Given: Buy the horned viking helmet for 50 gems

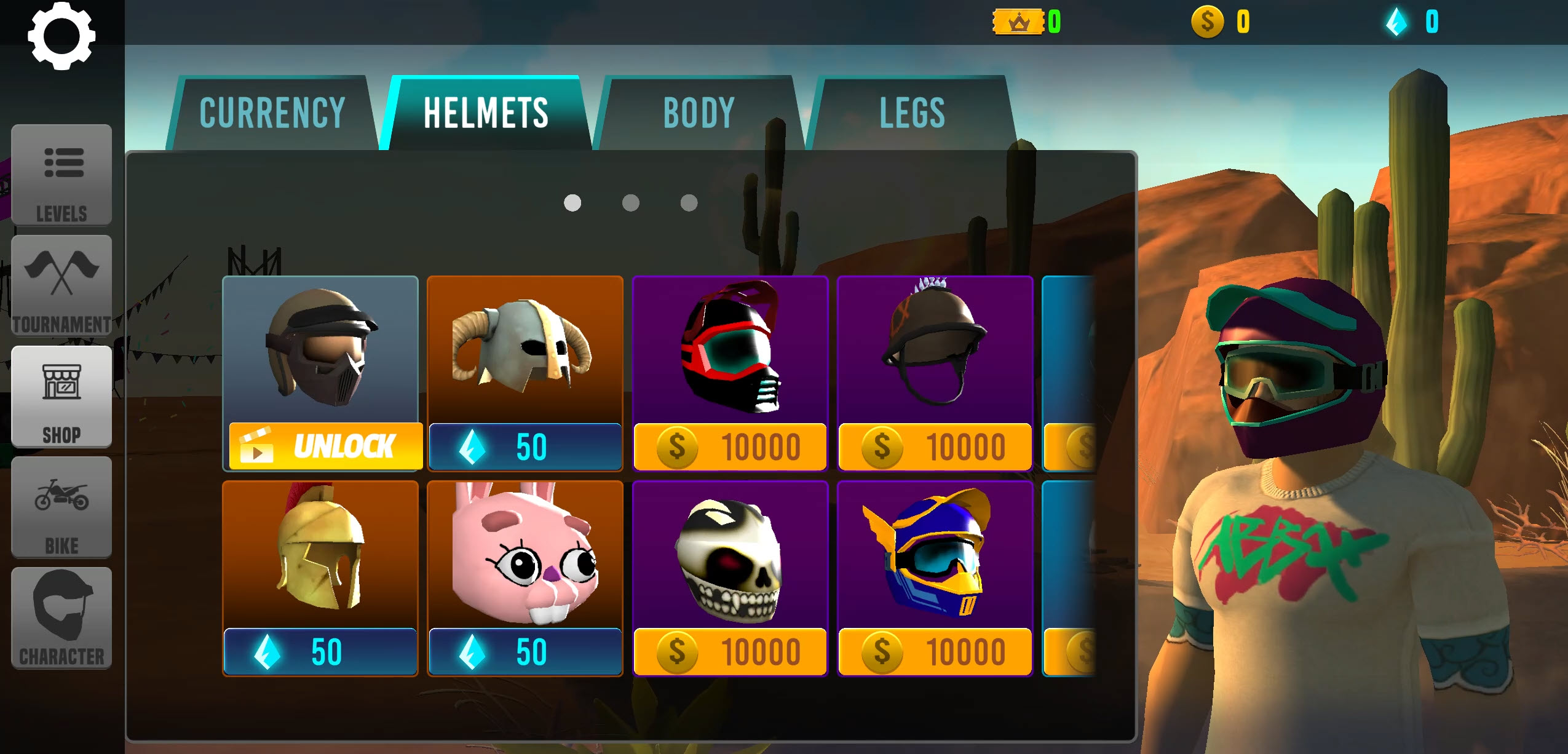Looking at the screenshot, I should 525,446.
